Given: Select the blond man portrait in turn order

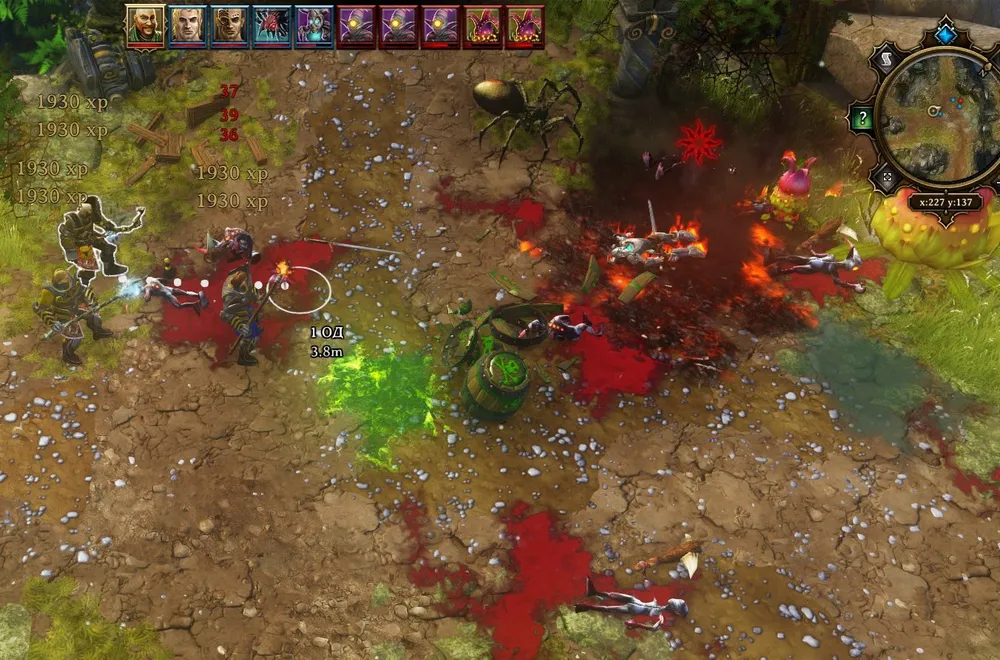Looking at the screenshot, I should [x=187, y=27].
